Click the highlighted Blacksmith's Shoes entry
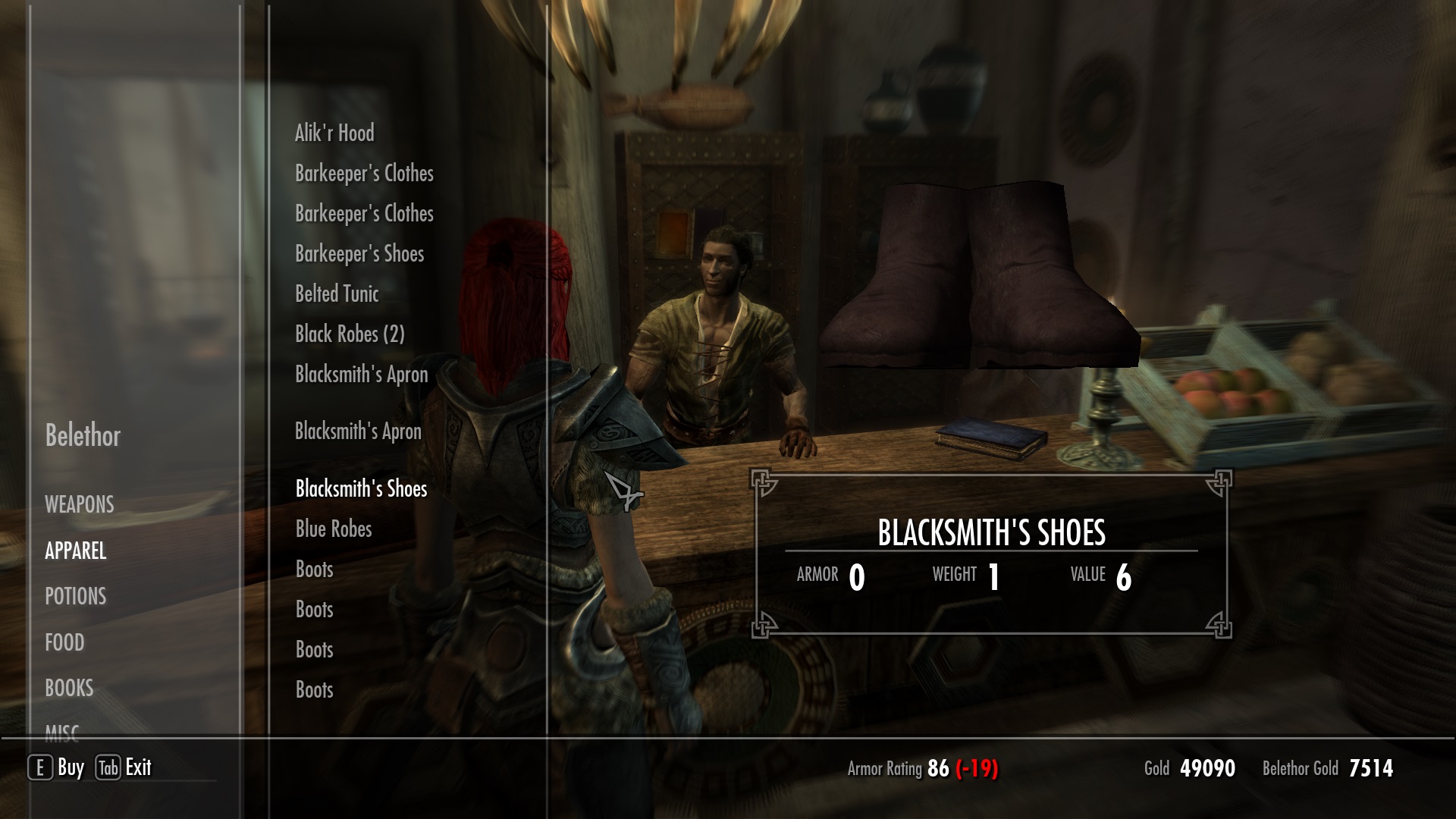This screenshot has height=819, width=1456. [x=361, y=489]
